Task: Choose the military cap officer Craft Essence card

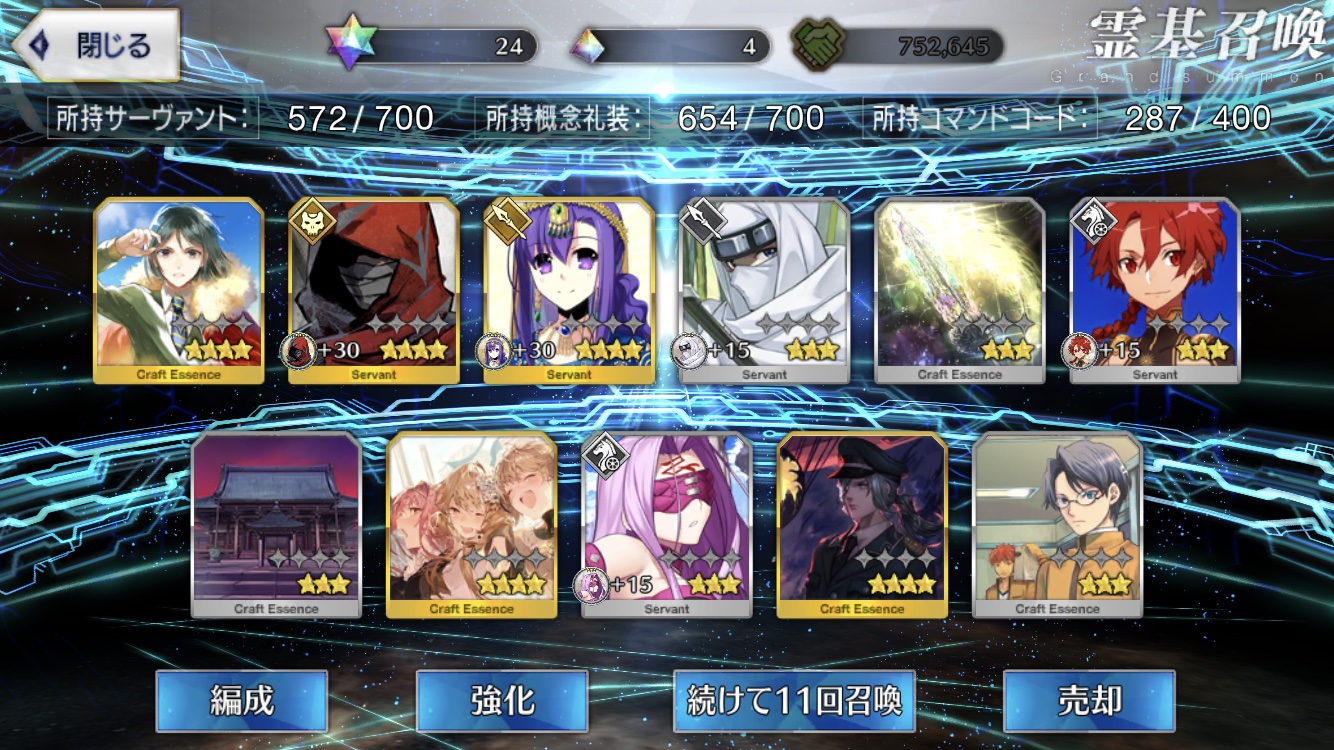Action: [x=862, y=524]
